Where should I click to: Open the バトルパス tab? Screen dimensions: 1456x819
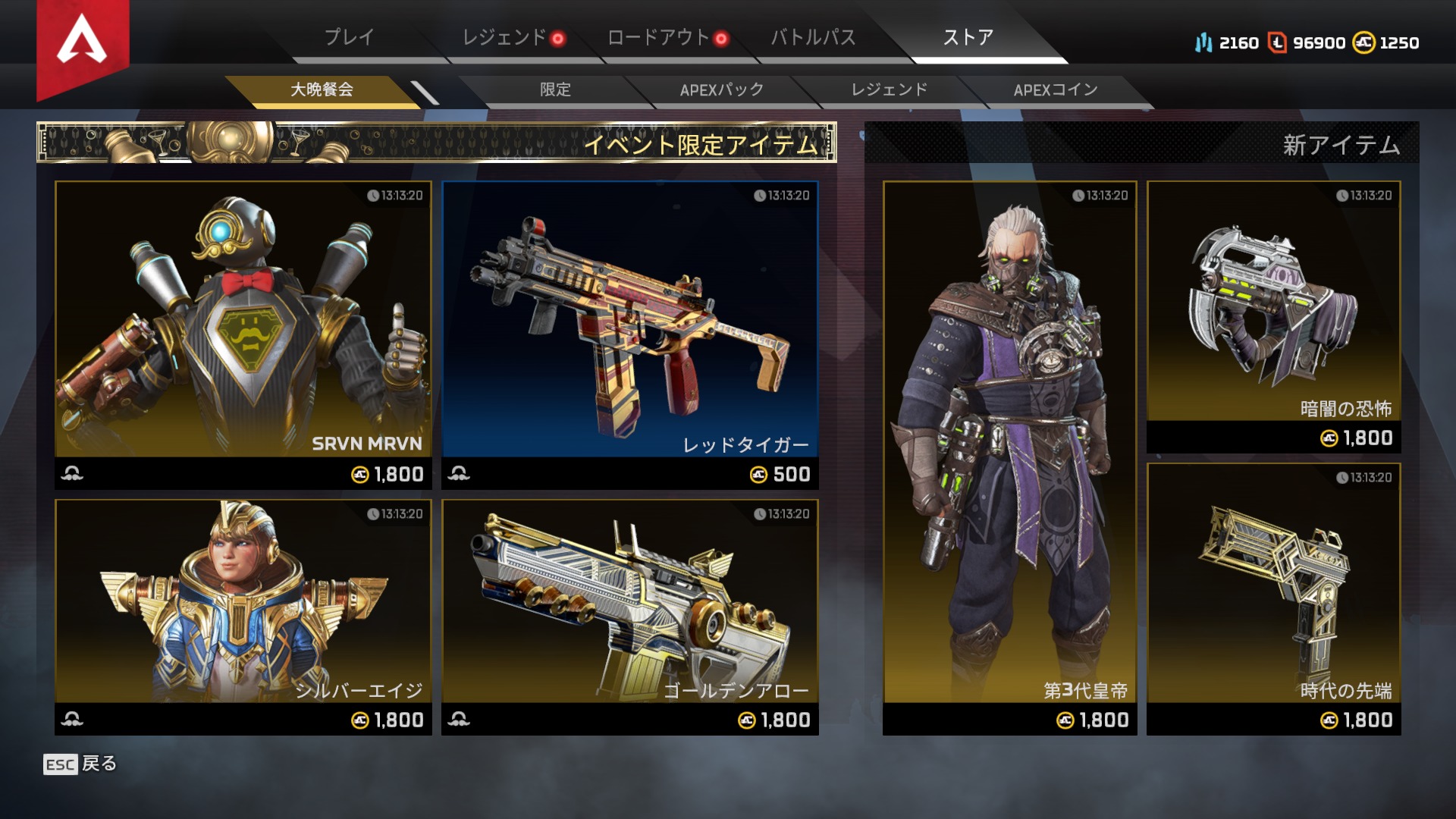[x=813, y=37]
